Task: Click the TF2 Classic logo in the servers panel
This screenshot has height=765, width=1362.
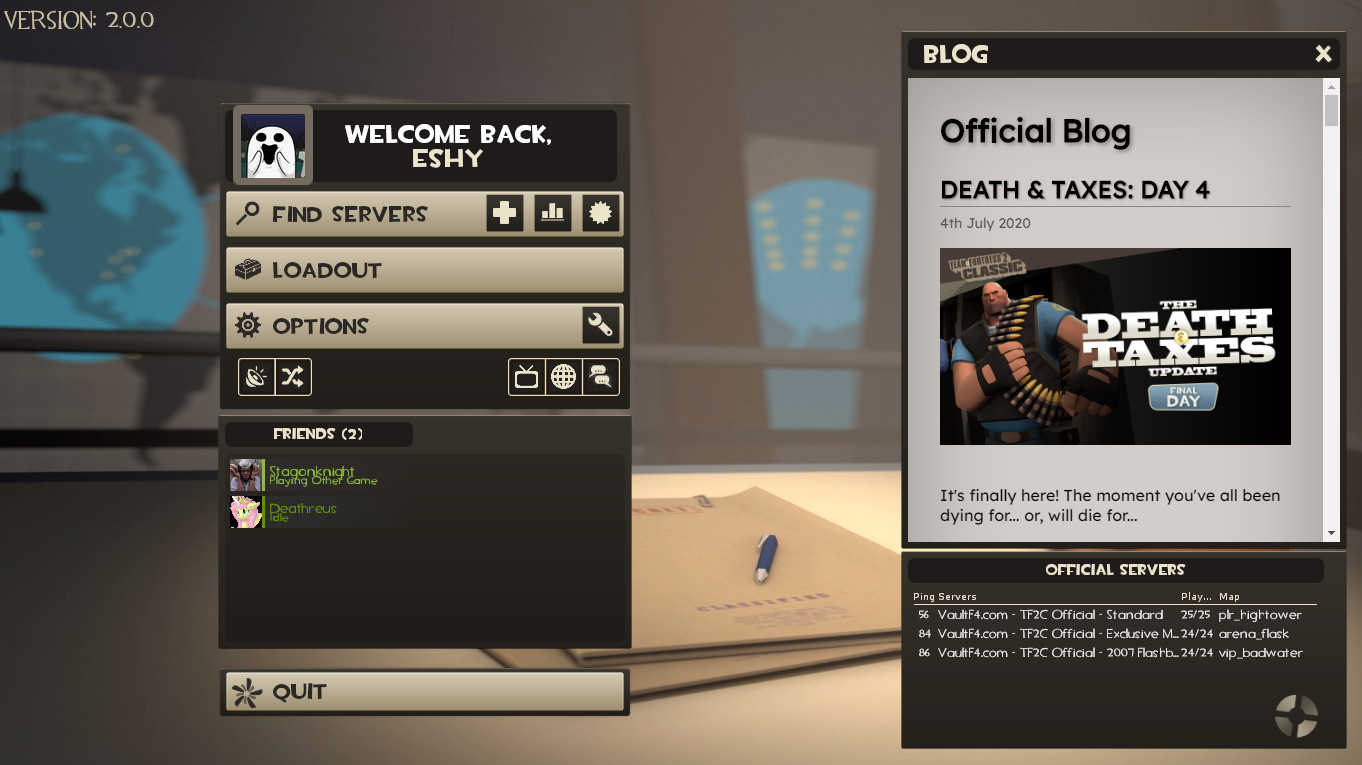Action: point(1296,716)
